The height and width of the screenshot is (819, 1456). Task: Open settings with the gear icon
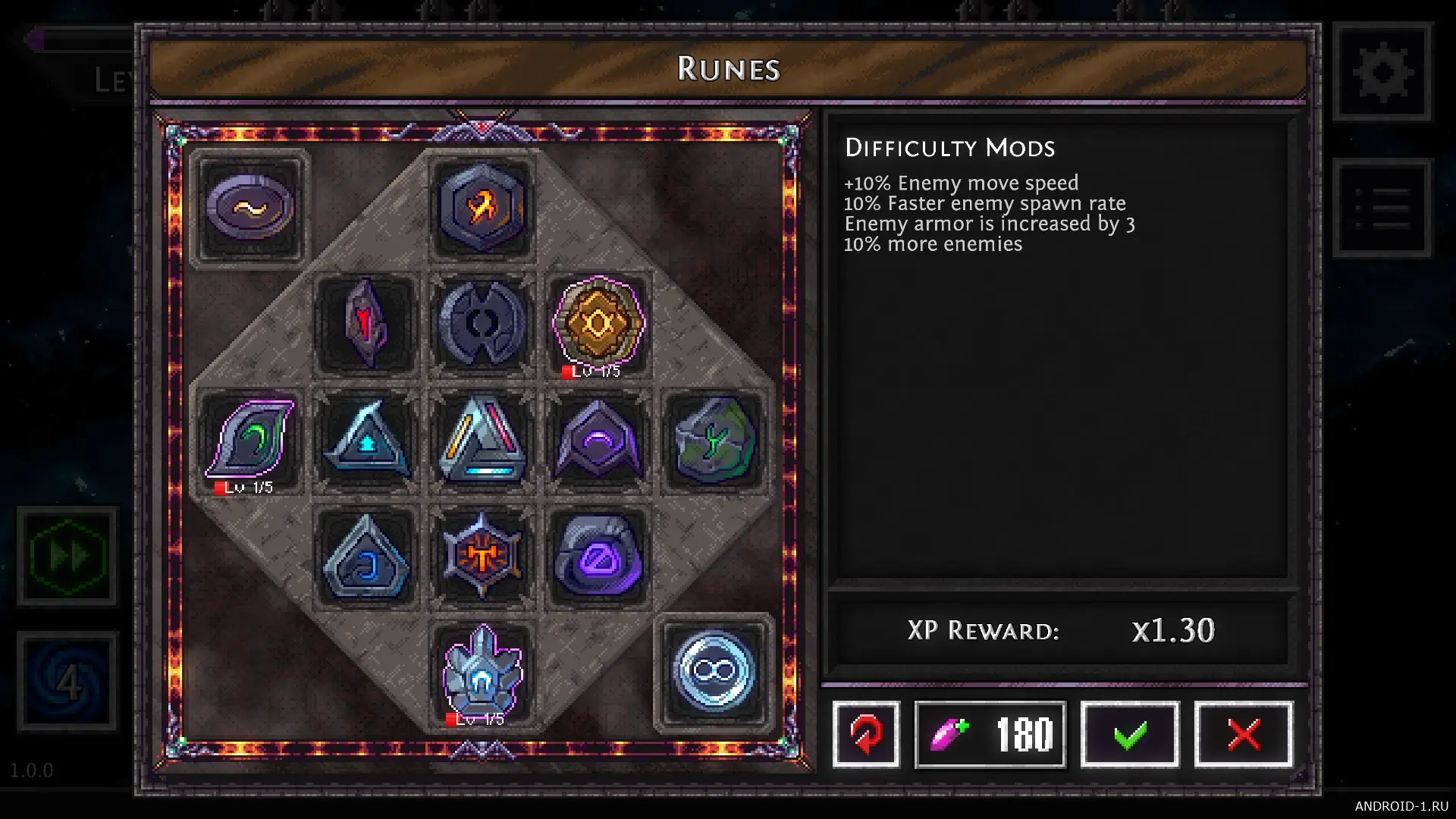click(x=1382, y=73)
